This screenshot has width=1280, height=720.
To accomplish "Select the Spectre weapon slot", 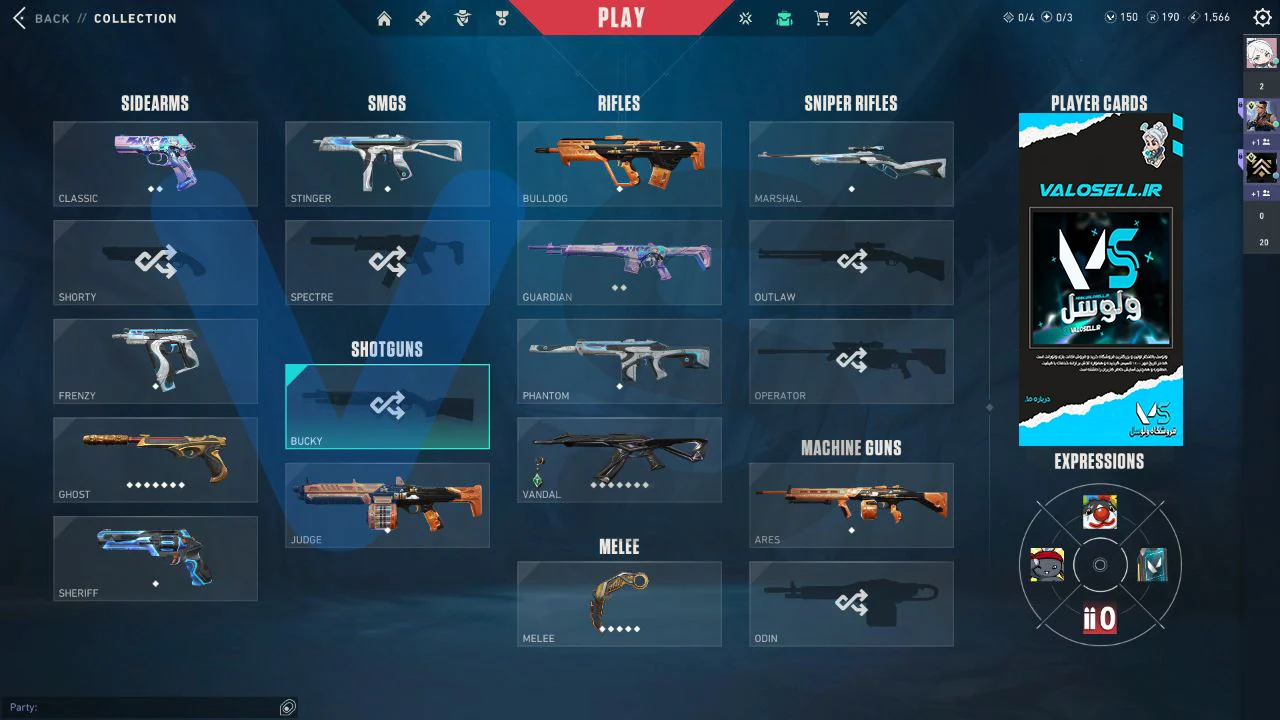I will tap(387, 262).
